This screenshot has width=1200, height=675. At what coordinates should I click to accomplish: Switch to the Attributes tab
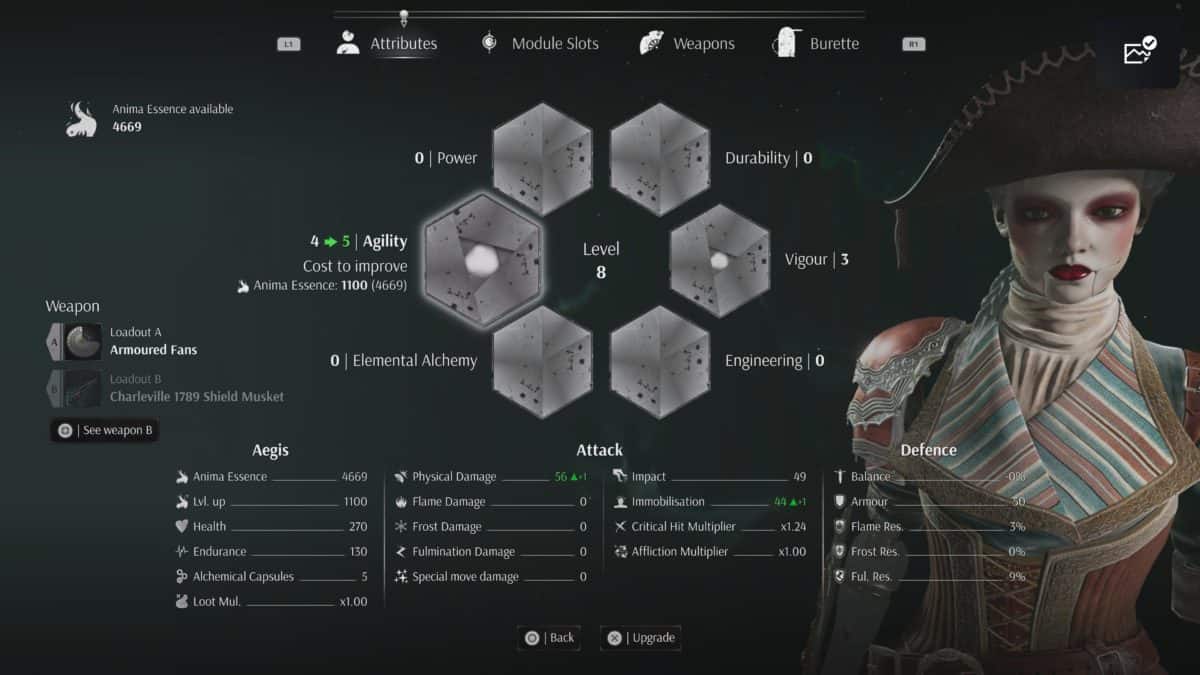point(387,44)
